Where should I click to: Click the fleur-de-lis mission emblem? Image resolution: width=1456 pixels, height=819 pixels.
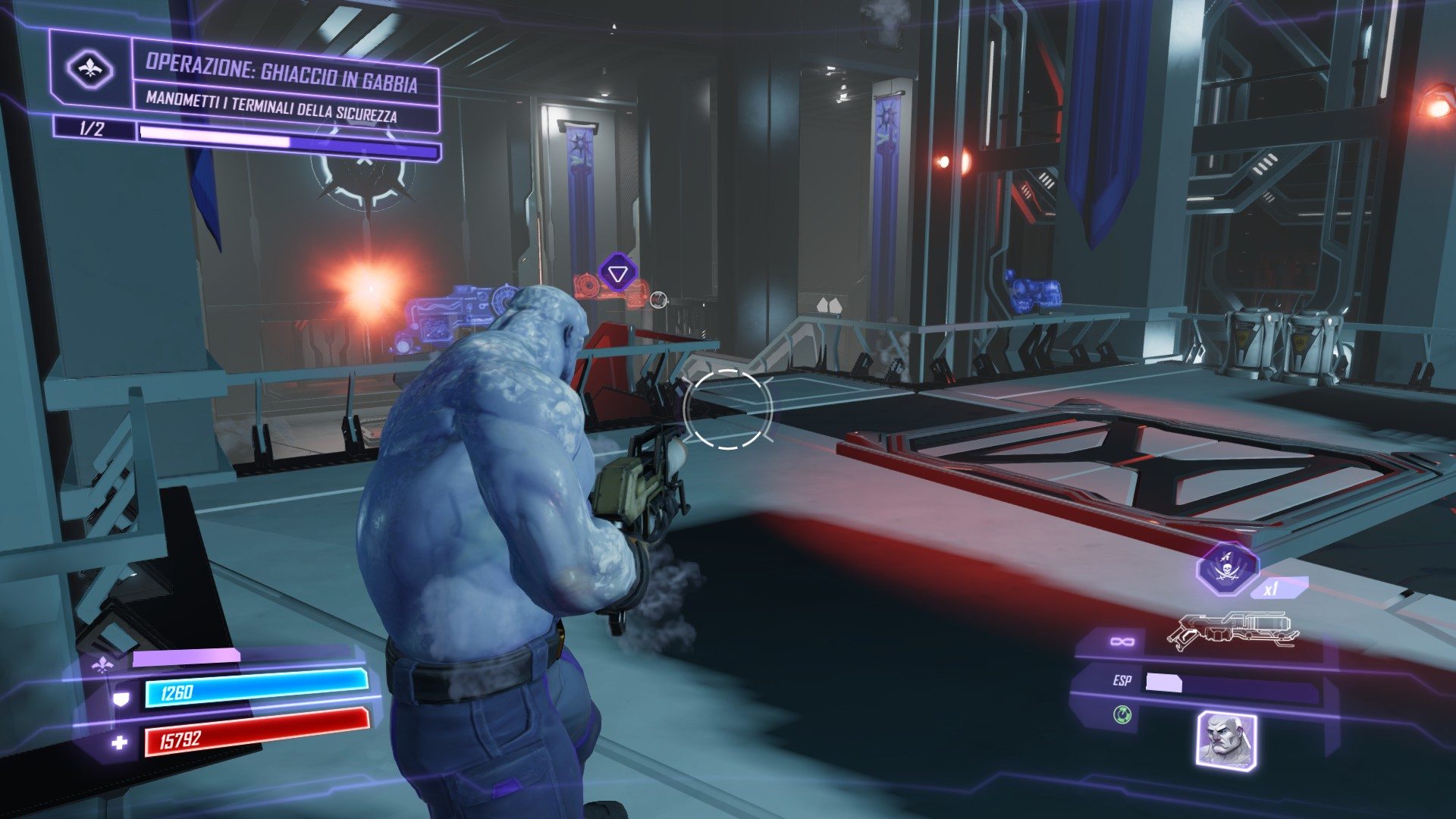point(90,71)
